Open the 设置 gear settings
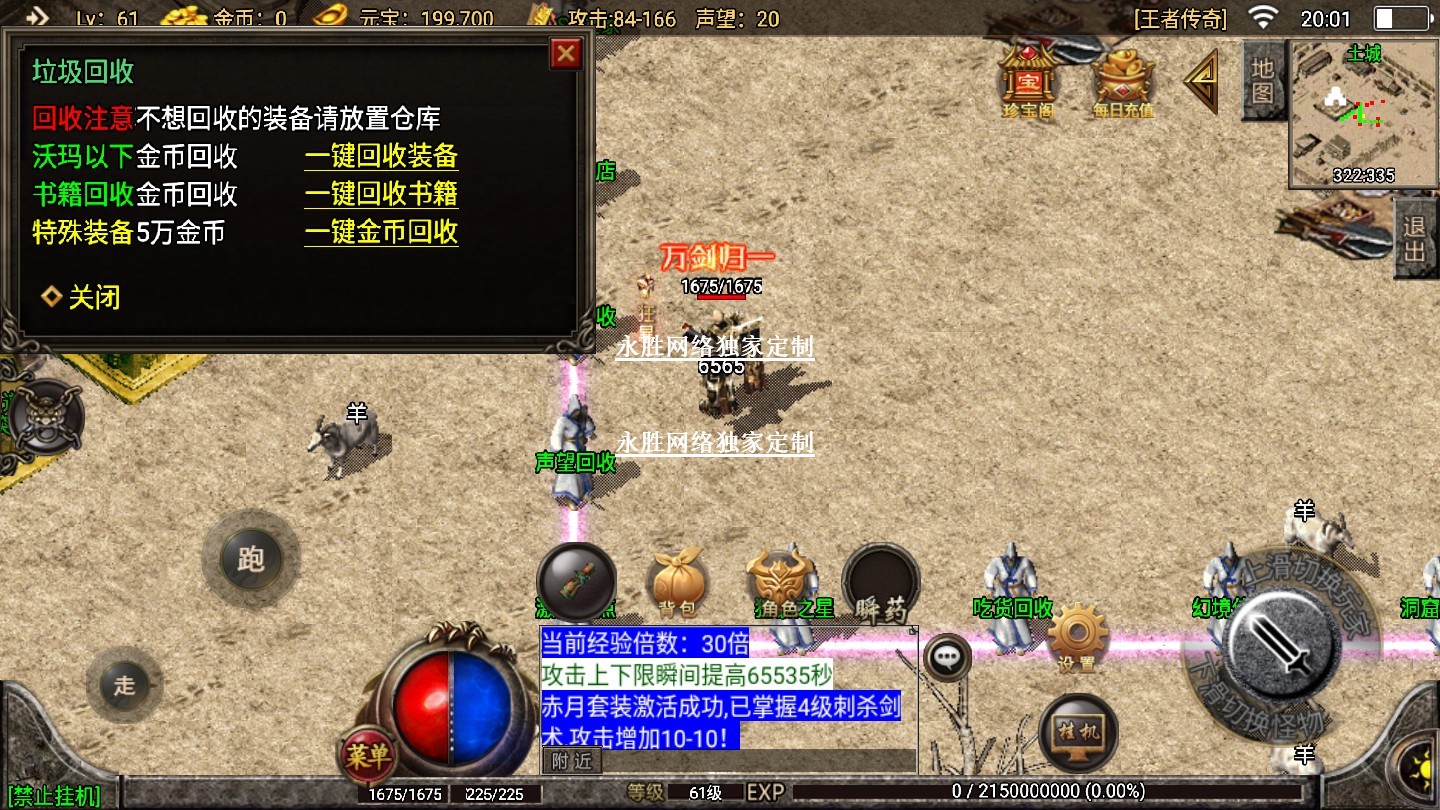 (x=1077, y=634)
